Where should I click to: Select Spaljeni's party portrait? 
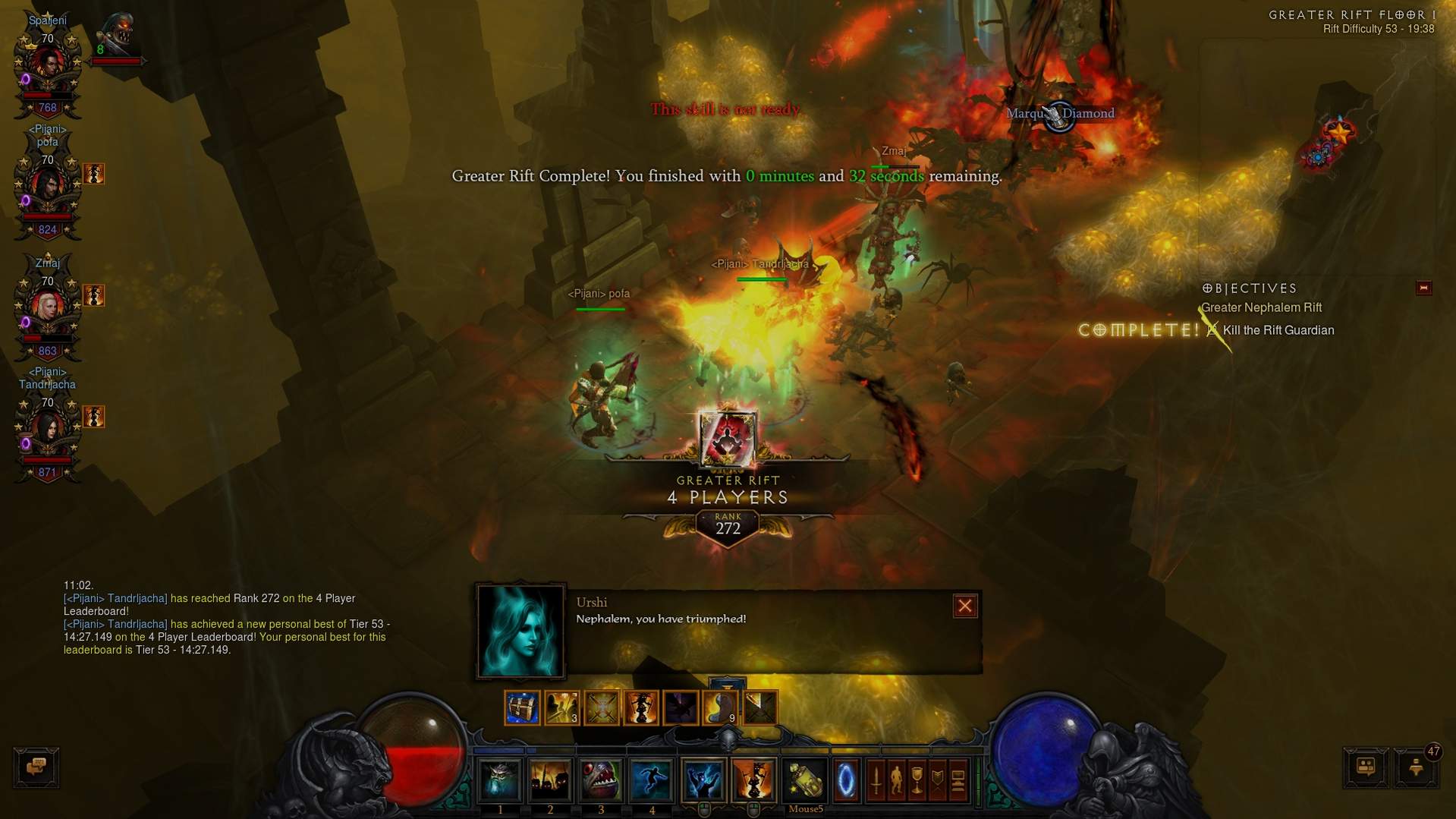click(47, 64)
